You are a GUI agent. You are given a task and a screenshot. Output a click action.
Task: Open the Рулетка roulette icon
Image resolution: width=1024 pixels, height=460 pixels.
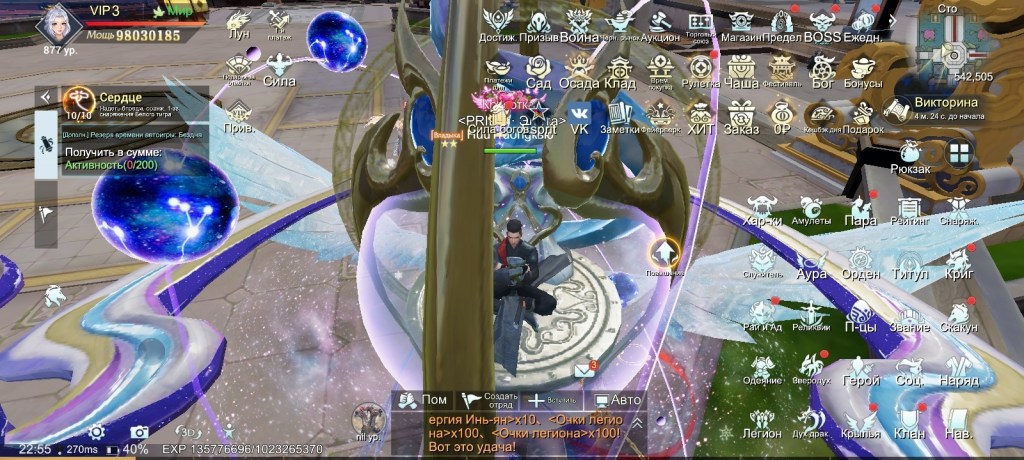(x=701, y=70)
